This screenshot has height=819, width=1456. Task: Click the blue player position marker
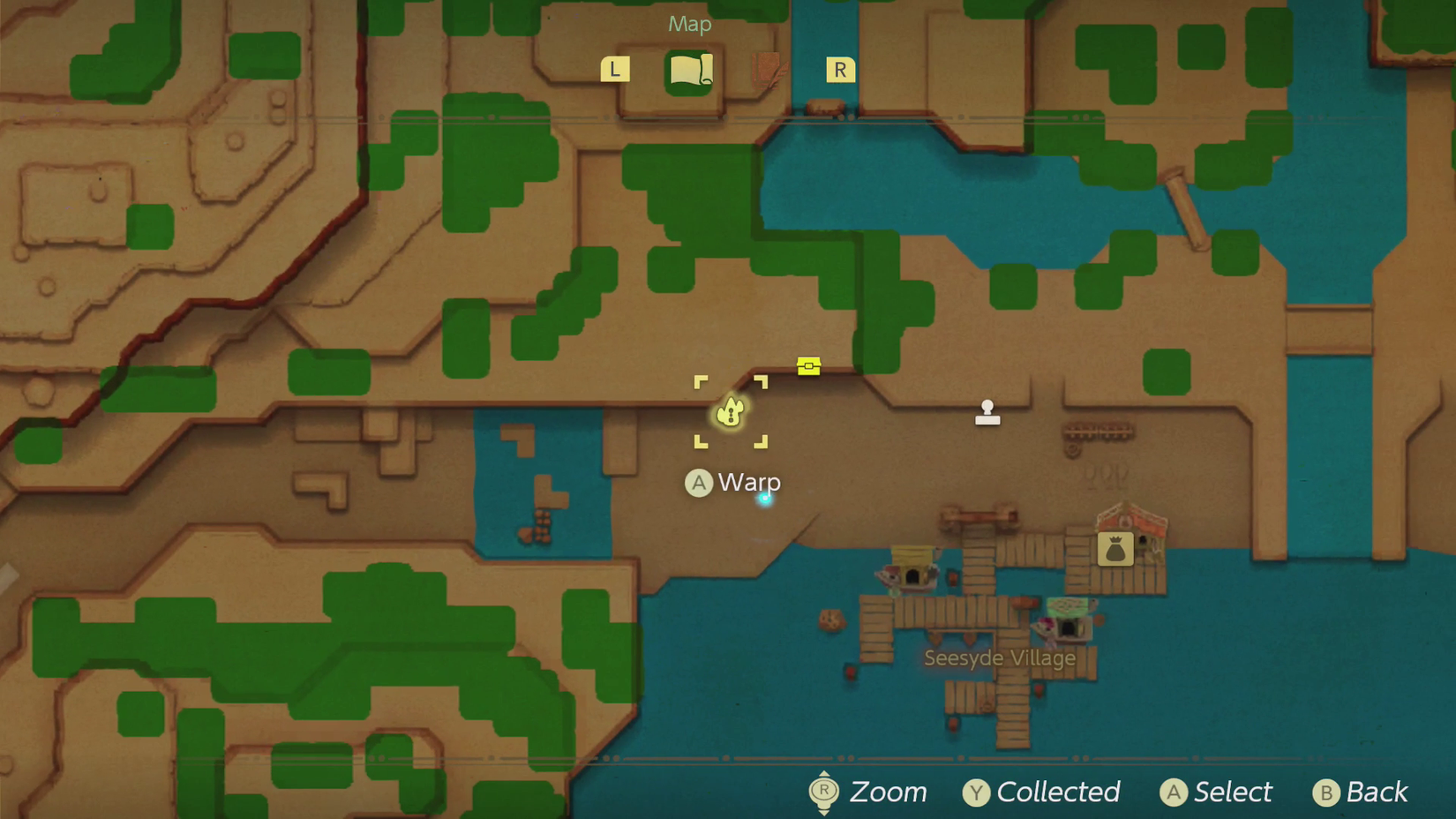[x=765, y=499]
